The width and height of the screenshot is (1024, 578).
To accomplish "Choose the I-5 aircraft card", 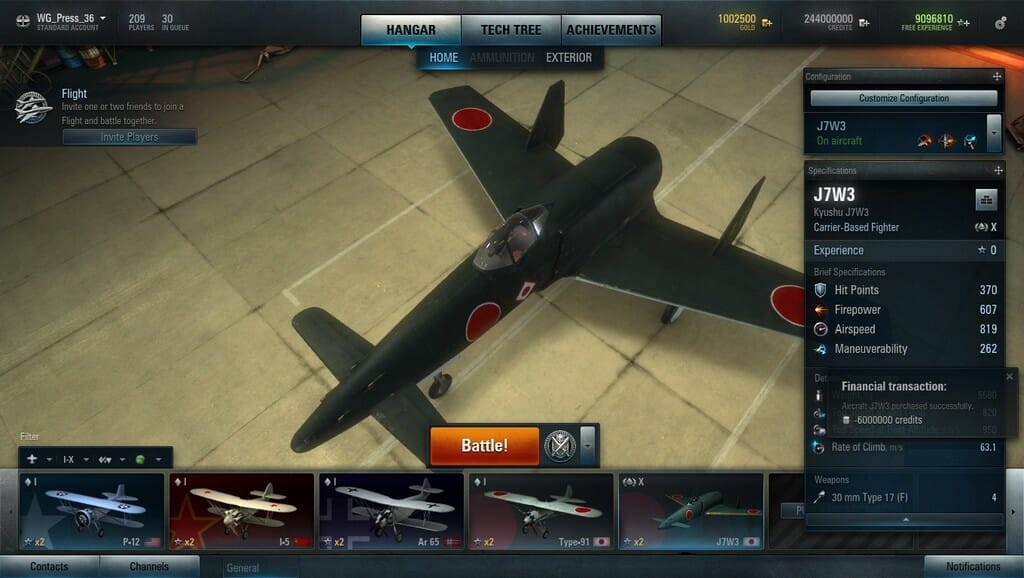I will (241, 511).
